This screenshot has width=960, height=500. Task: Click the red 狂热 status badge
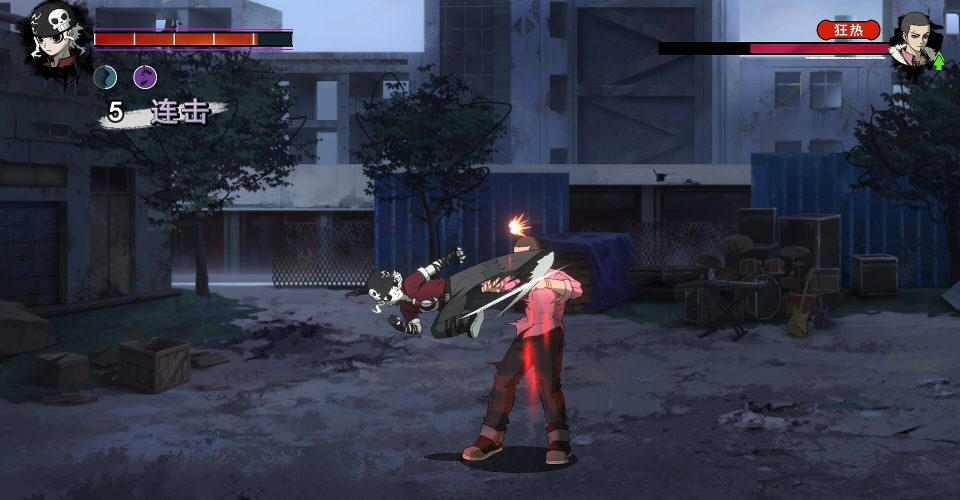pyautogui.click(x=848, y=30)
